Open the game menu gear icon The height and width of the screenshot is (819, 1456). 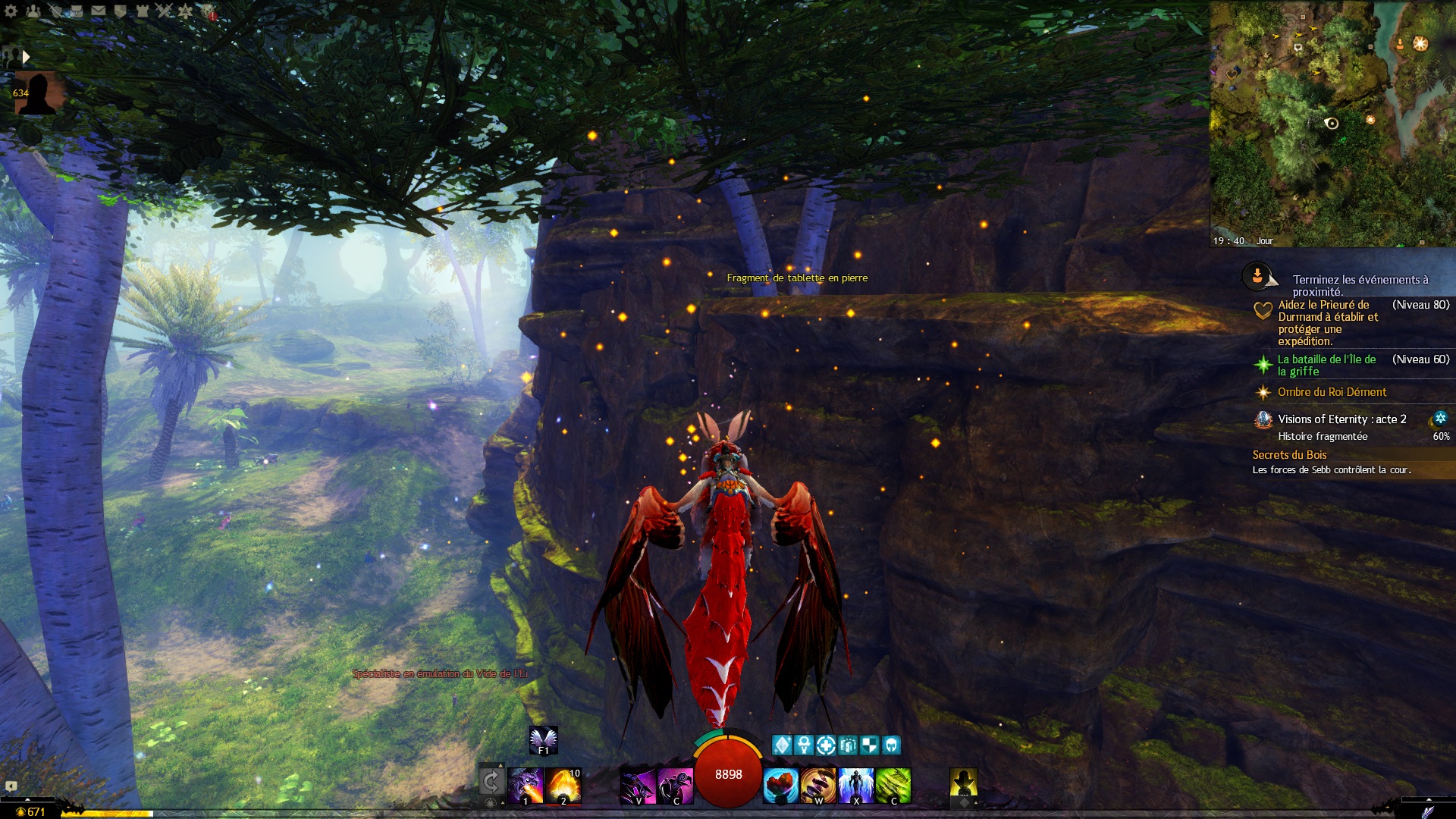11,11
